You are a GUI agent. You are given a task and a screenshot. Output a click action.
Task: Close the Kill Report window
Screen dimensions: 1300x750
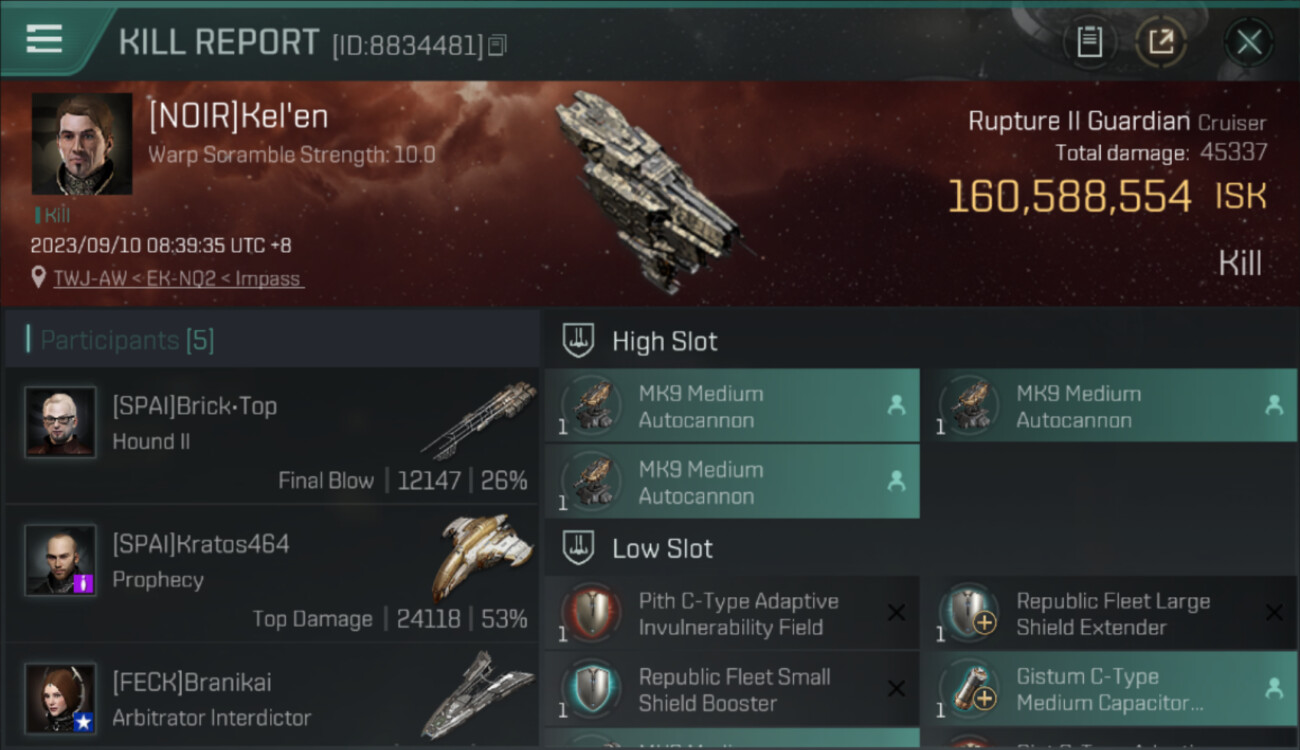tap(1248, 42)
